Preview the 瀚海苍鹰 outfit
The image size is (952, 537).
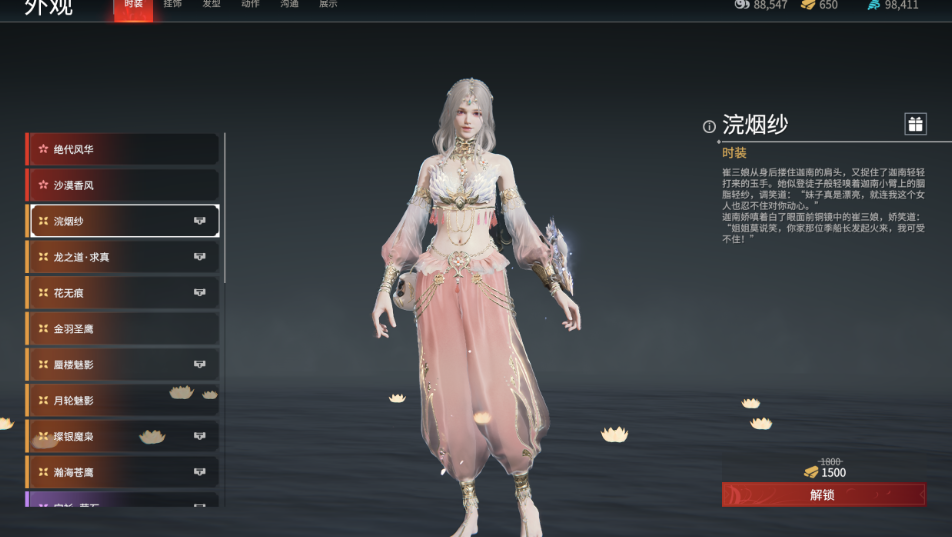[x=122, y=472]
